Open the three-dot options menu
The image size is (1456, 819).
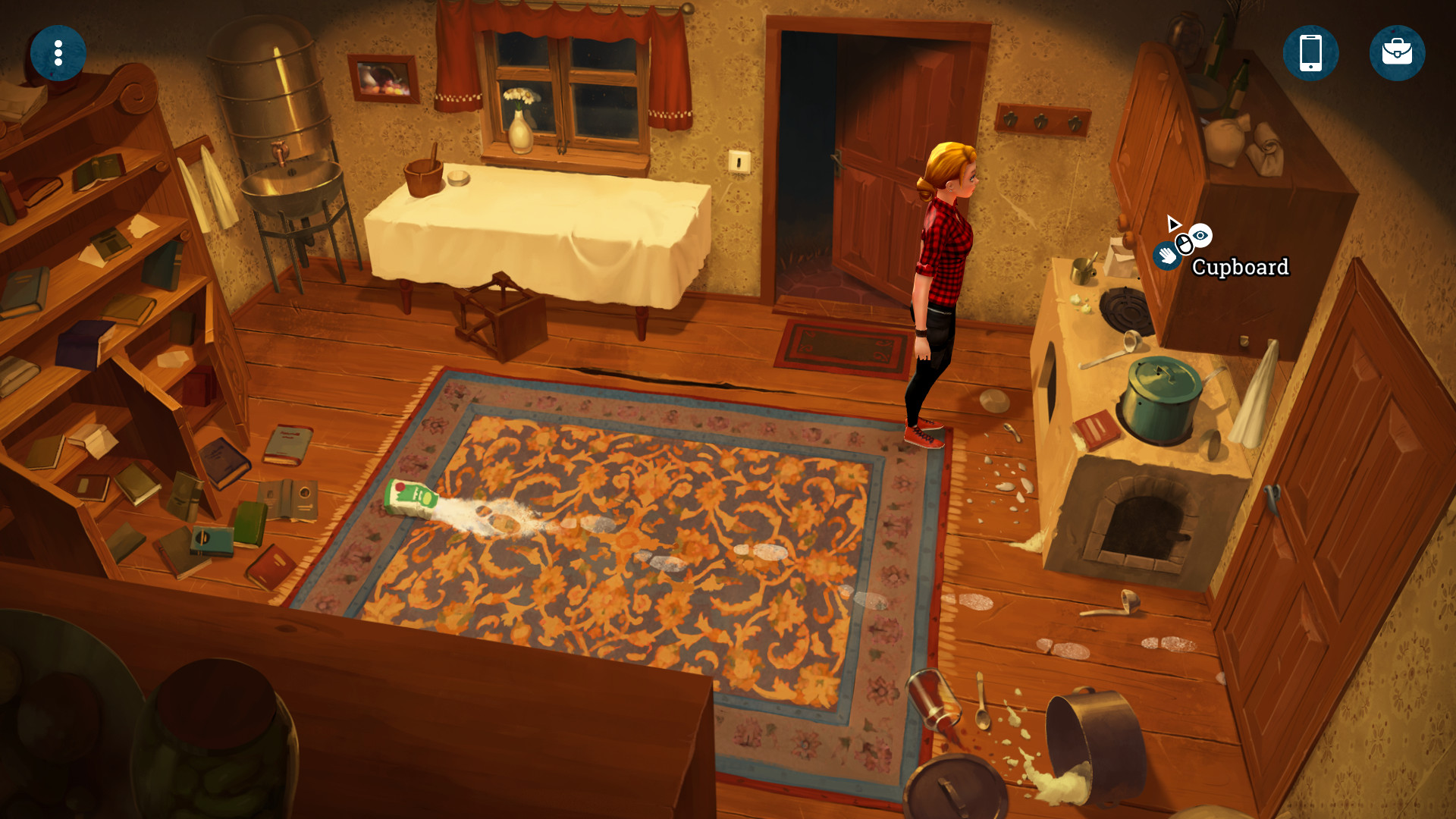point(58,53)
